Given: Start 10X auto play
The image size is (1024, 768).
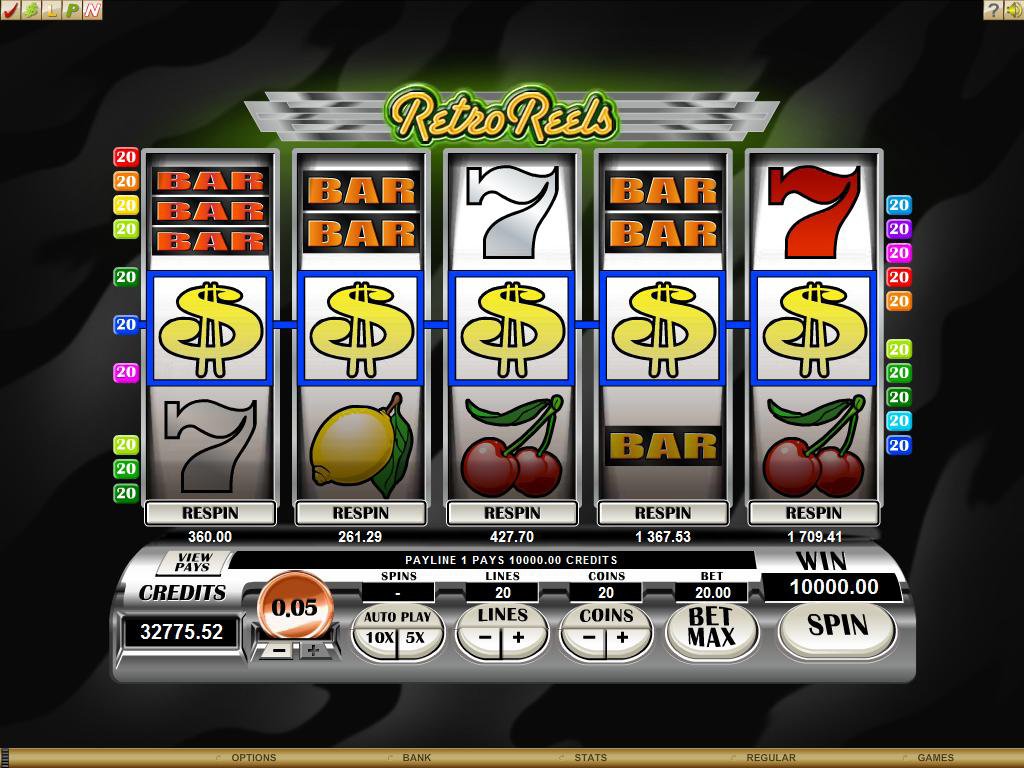Looking at the screenshot, I should click(x=379, y=637).
